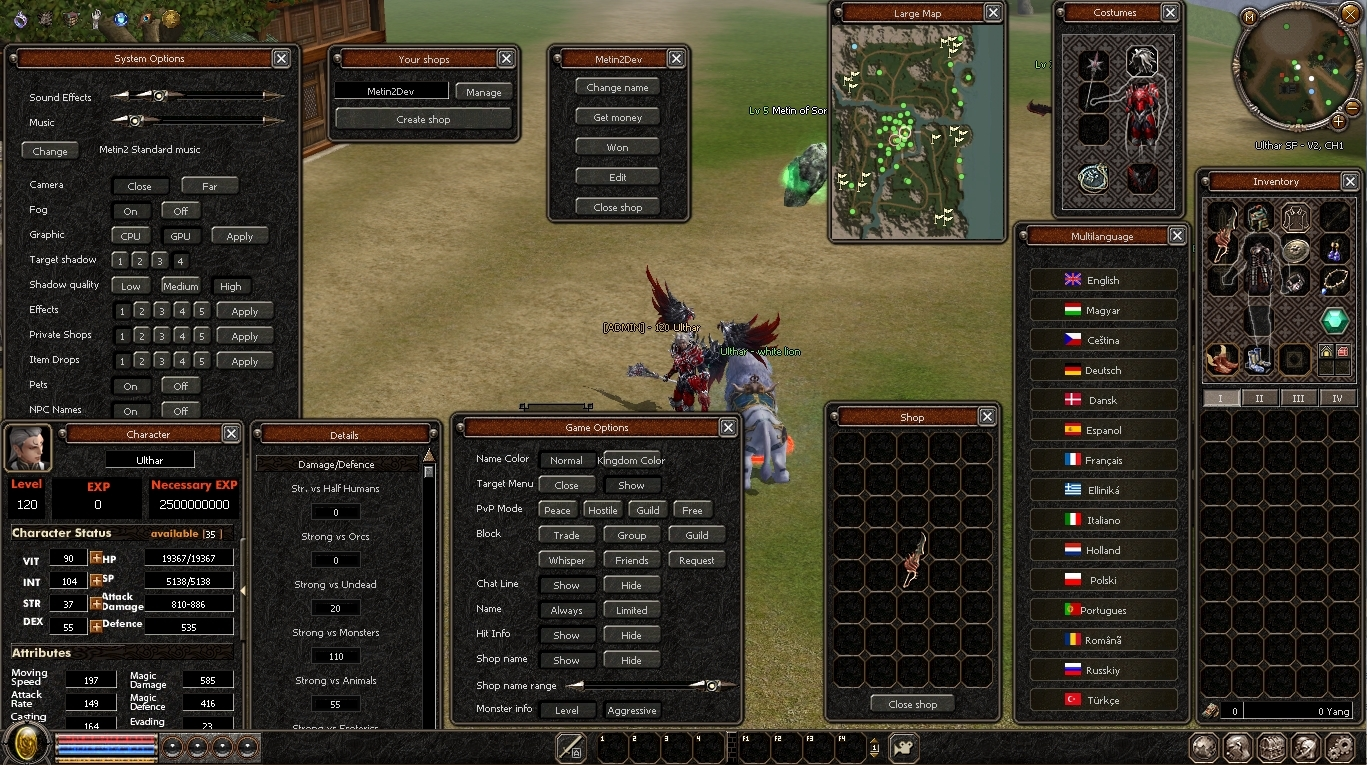Viewport: 1367px width, 765px height.
Task: Add a point to VIT stat
Action: tap(96, 558)
